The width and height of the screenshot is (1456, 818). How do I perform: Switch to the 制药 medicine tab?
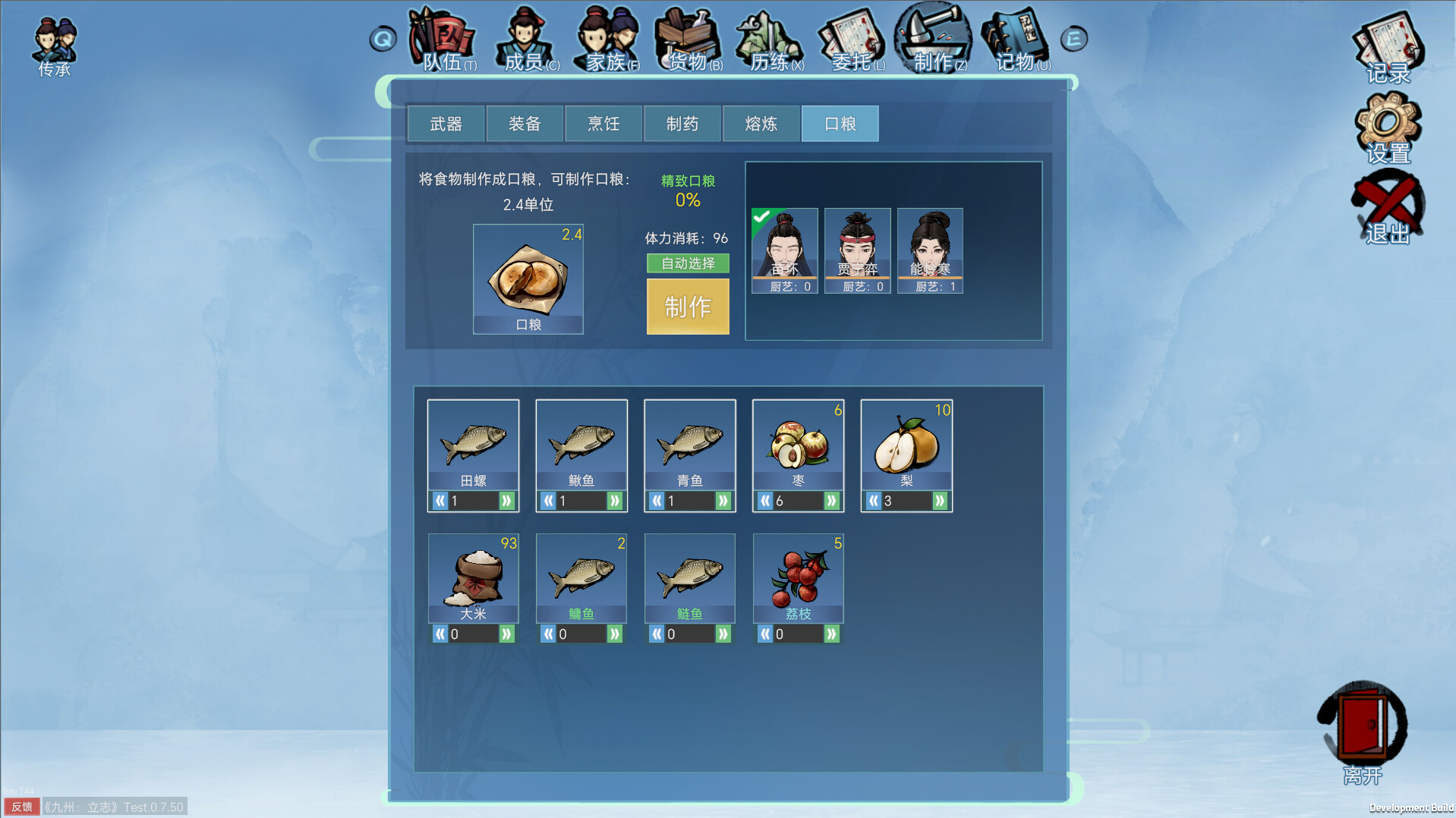tap(682, 124)
